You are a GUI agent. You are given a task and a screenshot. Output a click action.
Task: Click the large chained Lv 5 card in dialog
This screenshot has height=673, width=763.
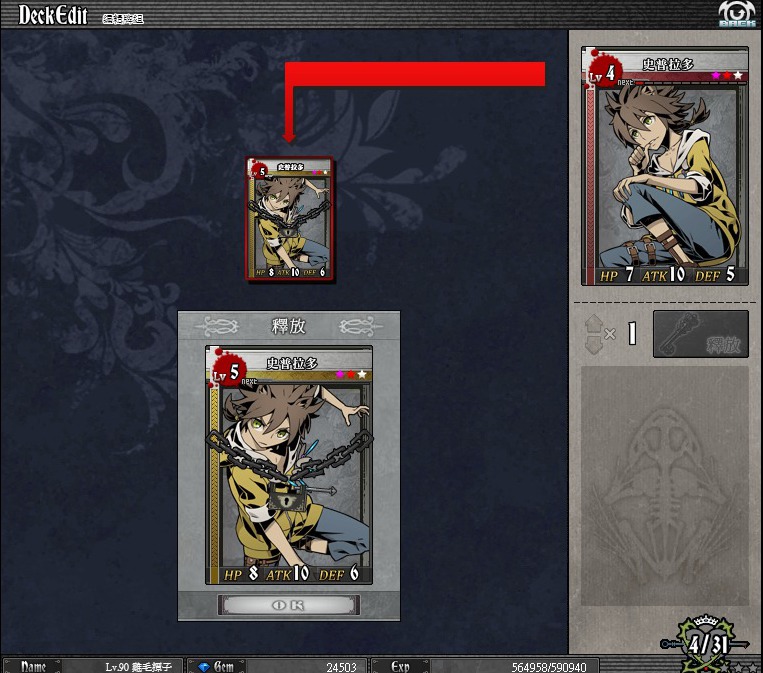click(x=289, y=464)
